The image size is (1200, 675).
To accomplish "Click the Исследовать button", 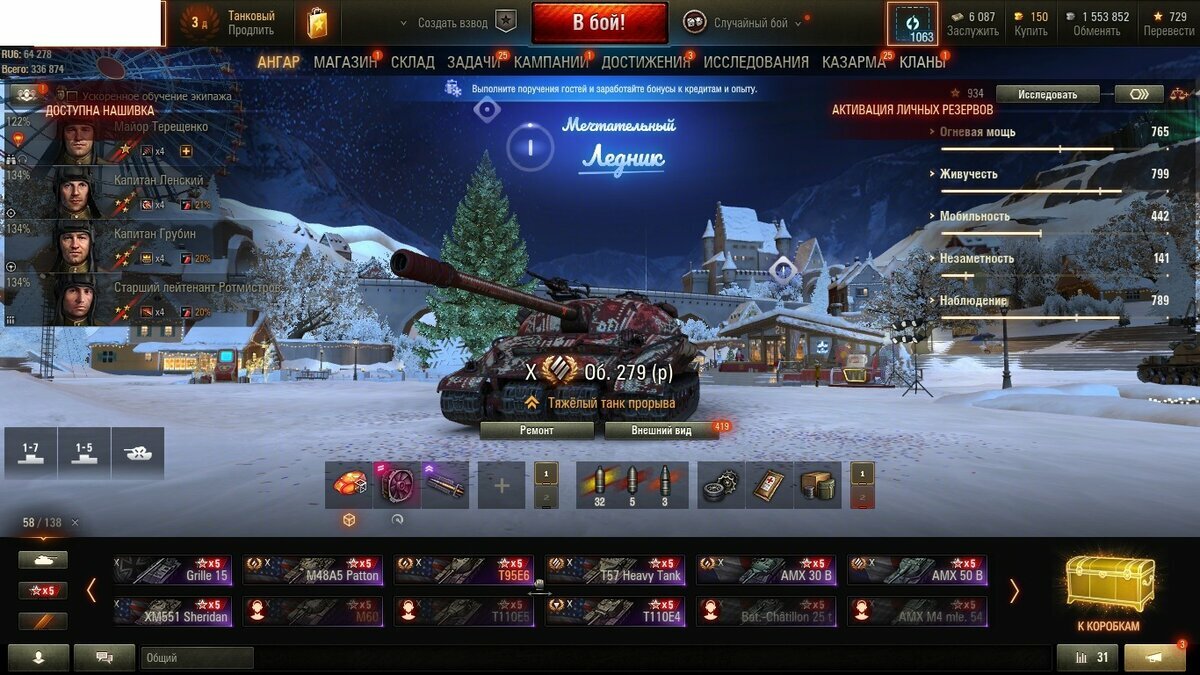I will click(x=1047, y=94).
